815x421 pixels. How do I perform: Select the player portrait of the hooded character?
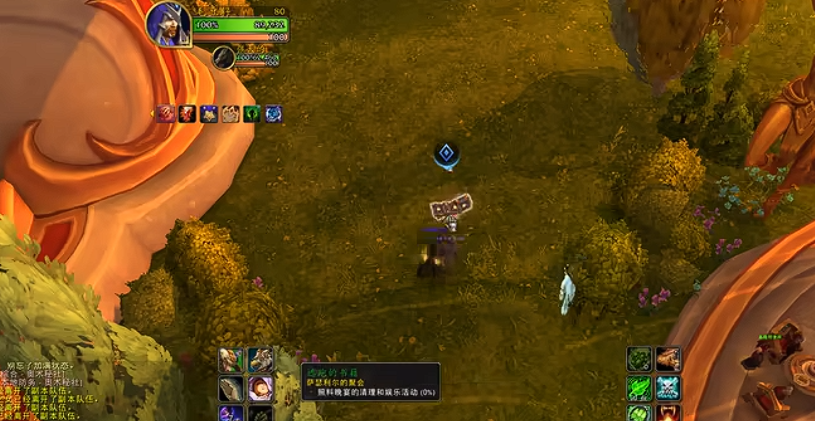(x=168, y=25)
